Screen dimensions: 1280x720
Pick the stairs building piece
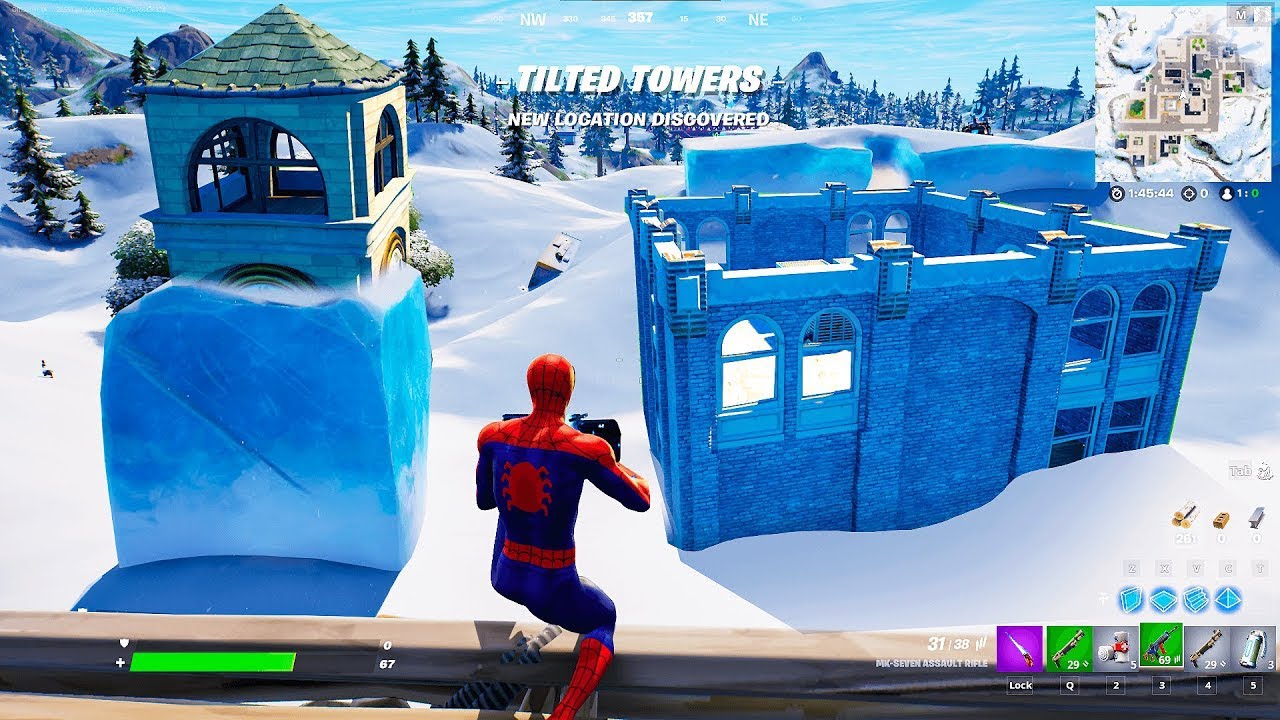tap(1196, 599)
